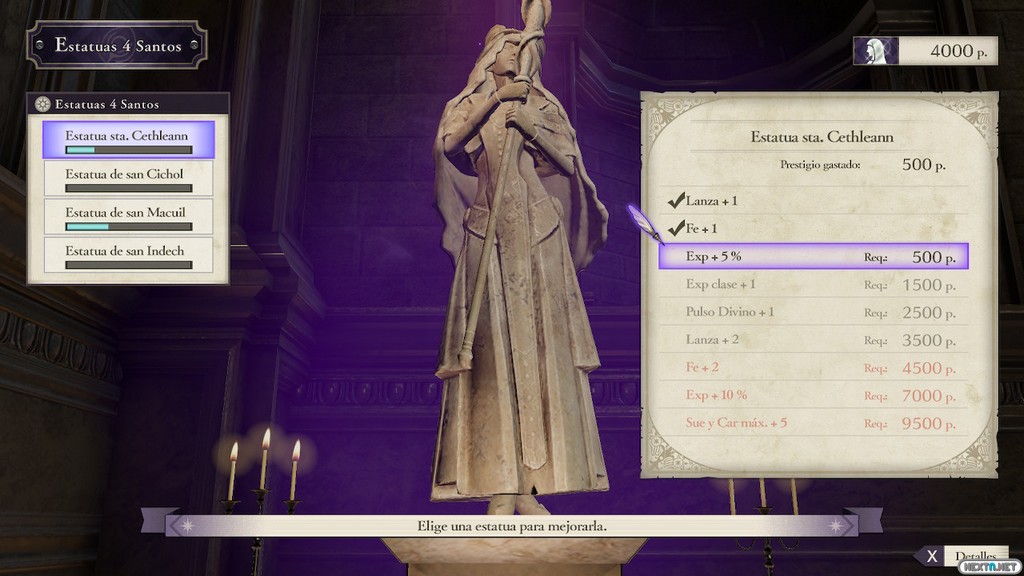Click the unlocked Fe + 1 row
Viewport: 1024px width, 576px height.
(x=813, y=228)
